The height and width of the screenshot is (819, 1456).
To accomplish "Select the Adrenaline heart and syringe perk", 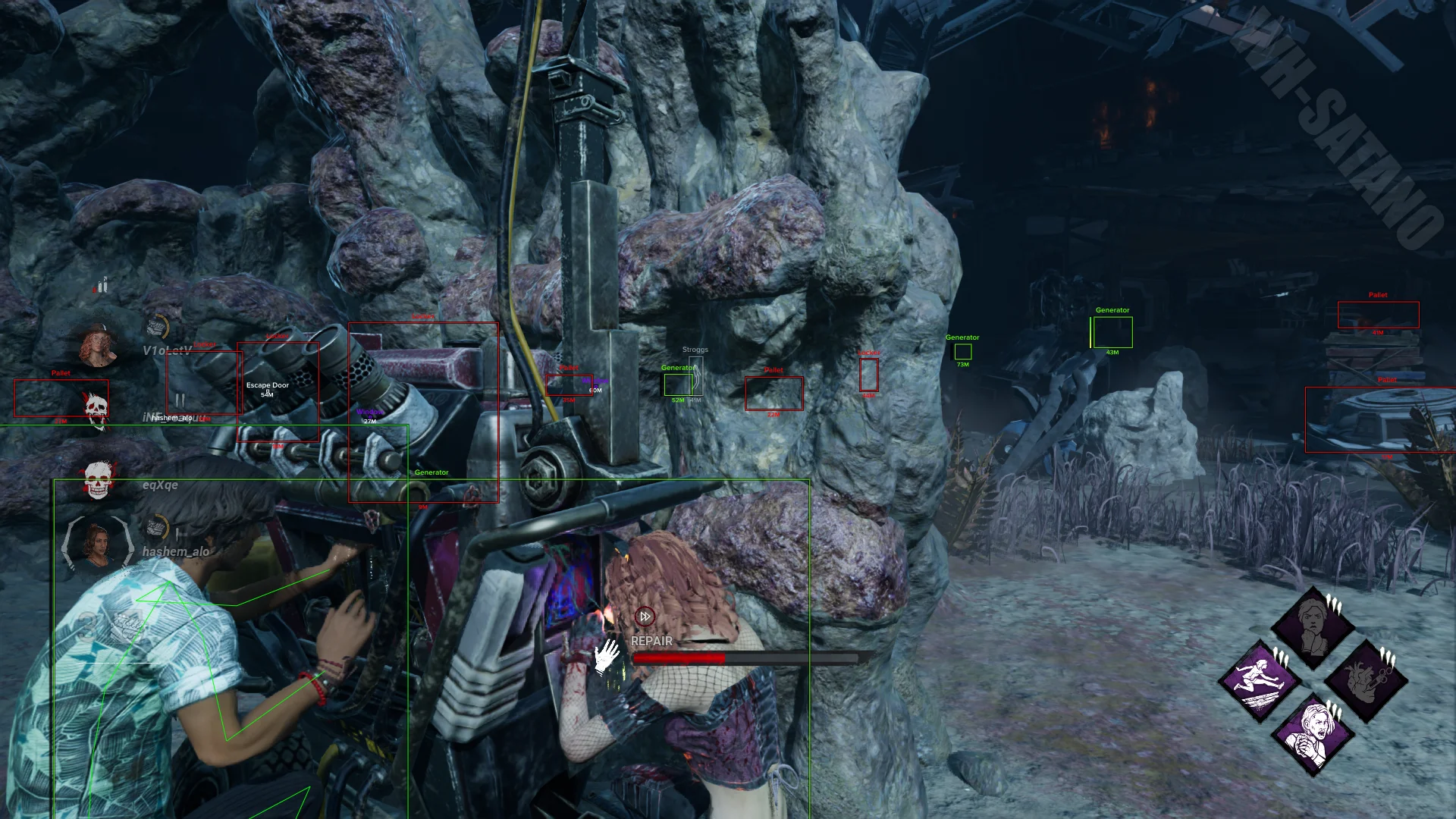I will coord(1366,680).
